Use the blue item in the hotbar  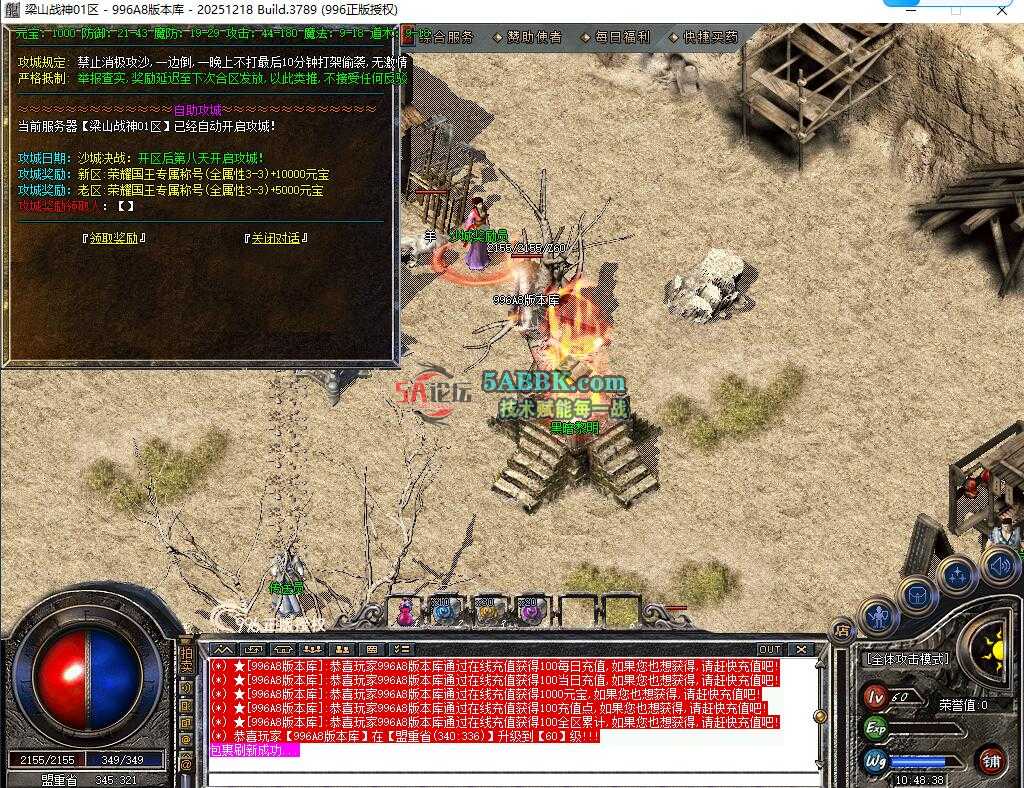point(446,611)
